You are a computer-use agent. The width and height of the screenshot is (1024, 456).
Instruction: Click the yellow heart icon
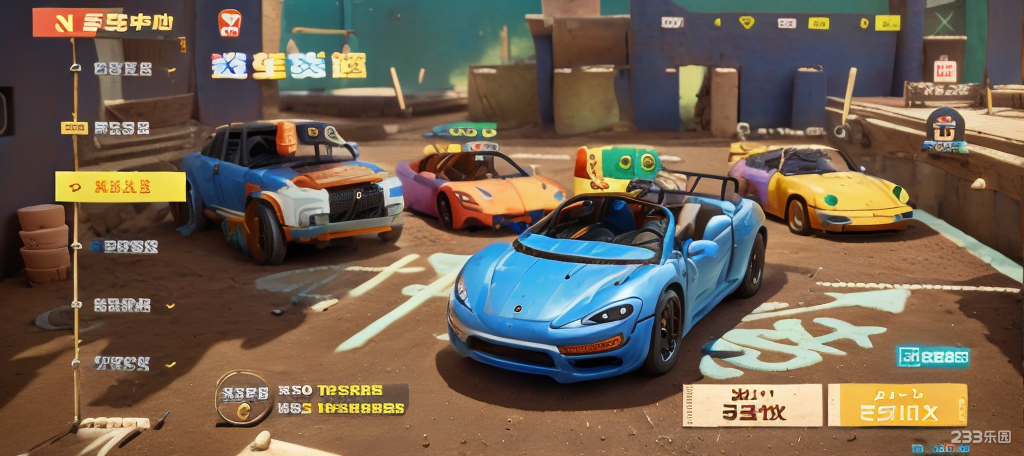click(x=744, y=22)
